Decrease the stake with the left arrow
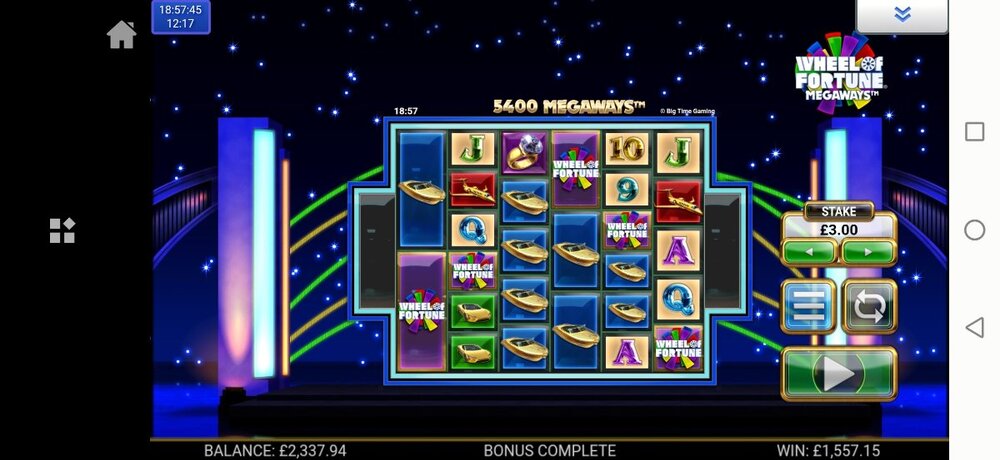The image size is (1000, 460). [x=810, y=252]
